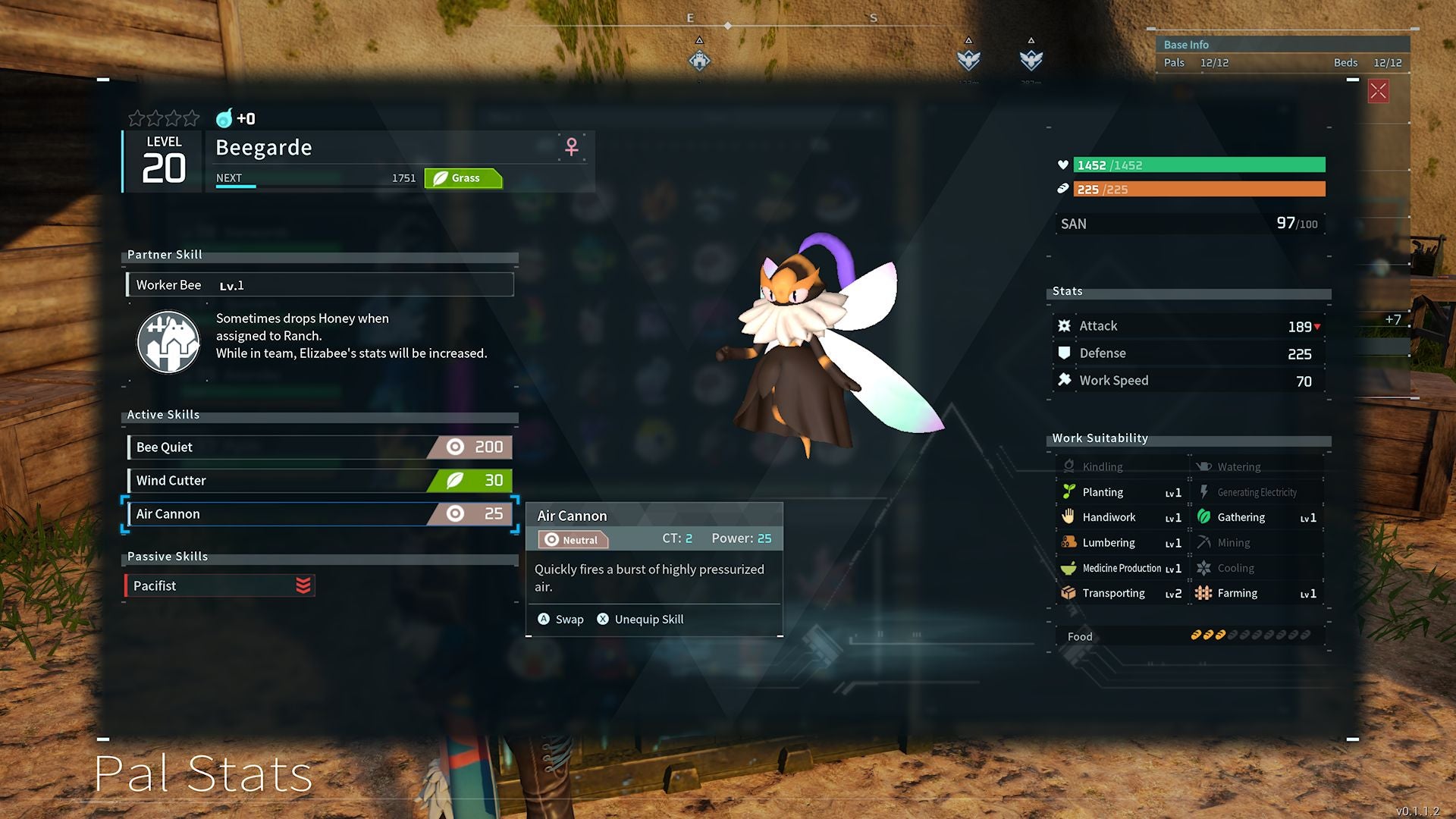Select the Planting sprout icon
Viewport: 1456px width, 819px height.
[1069, 491]
